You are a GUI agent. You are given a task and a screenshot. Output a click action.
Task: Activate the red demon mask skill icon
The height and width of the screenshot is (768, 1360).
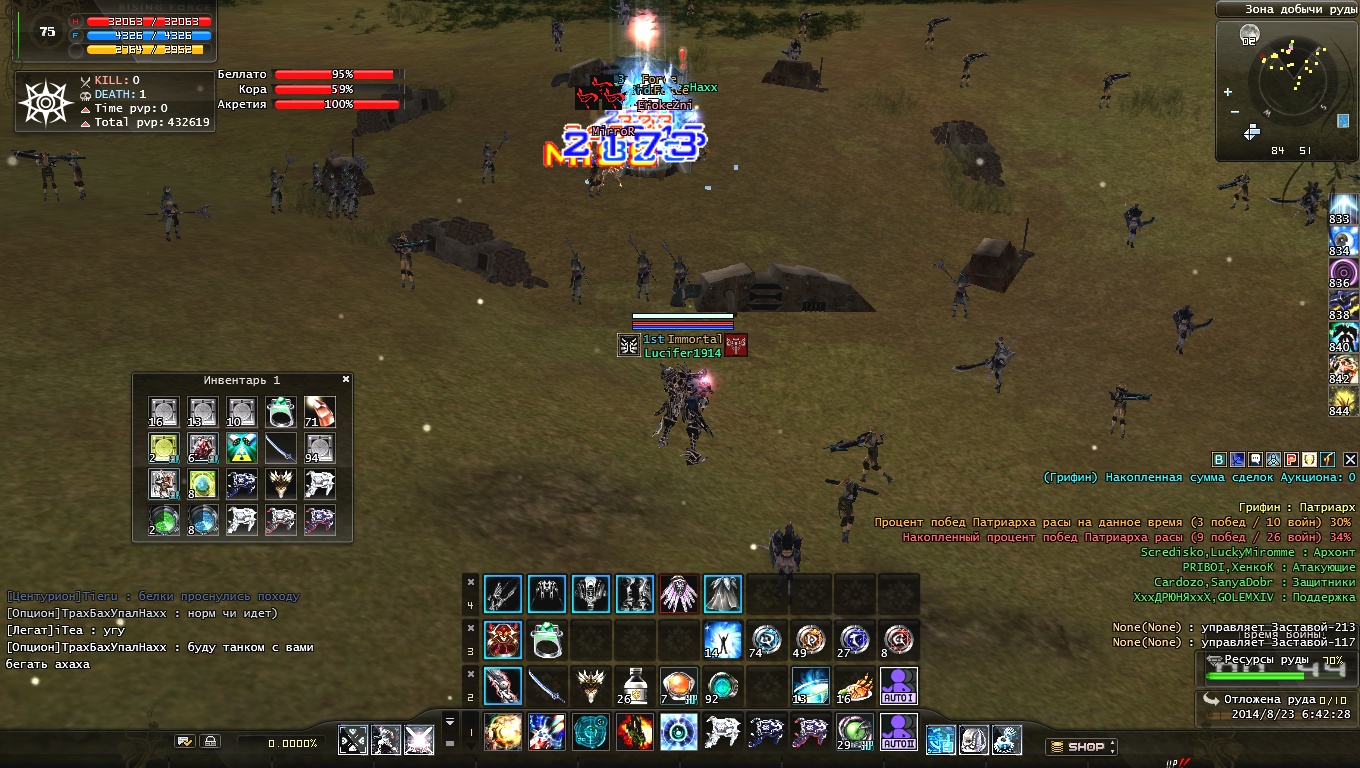502,640
